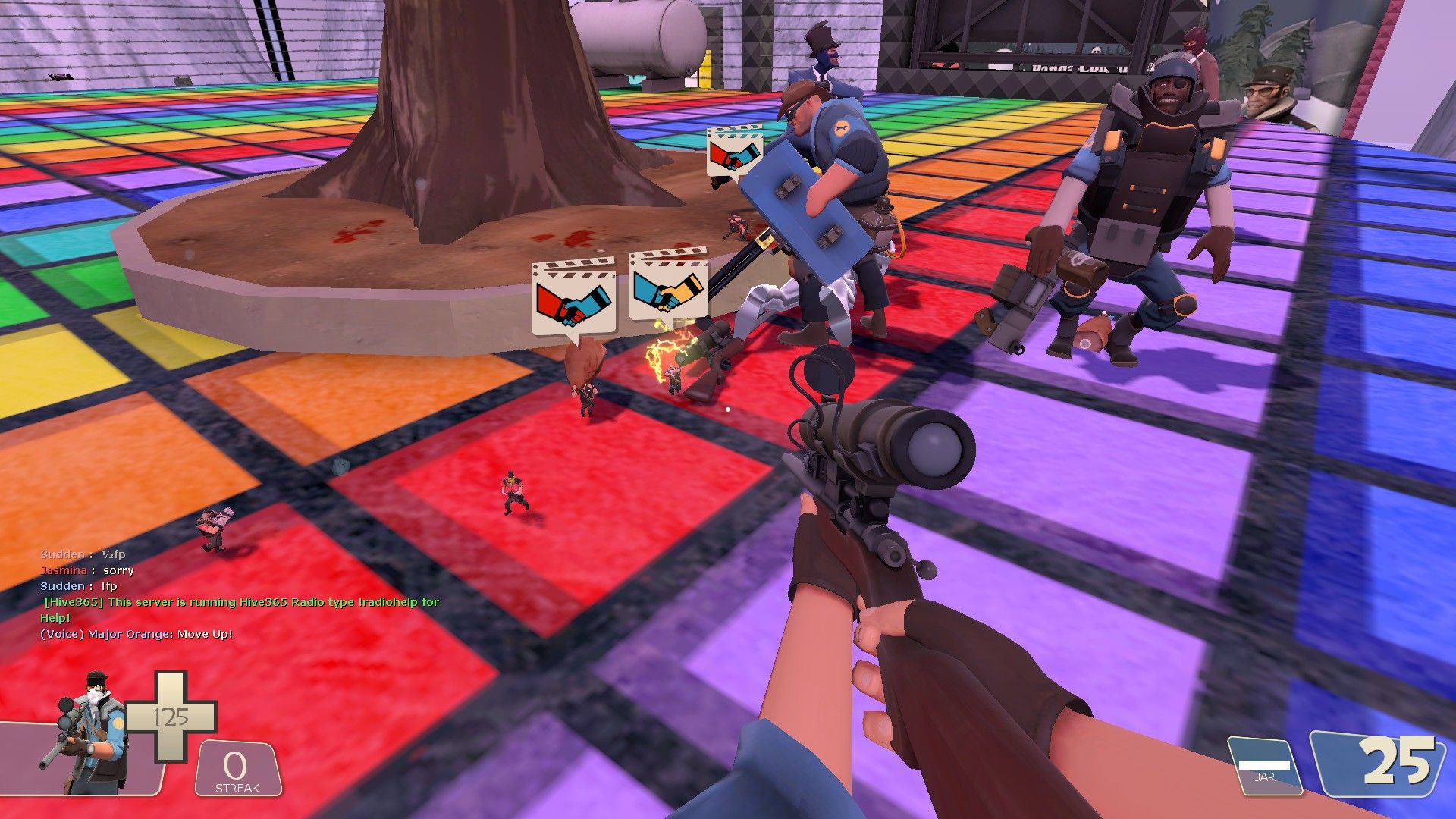Select the blue and yellow handshake taunt bubble
The height and width of the screenshot is (819, 1456).
tap(668, 286)
